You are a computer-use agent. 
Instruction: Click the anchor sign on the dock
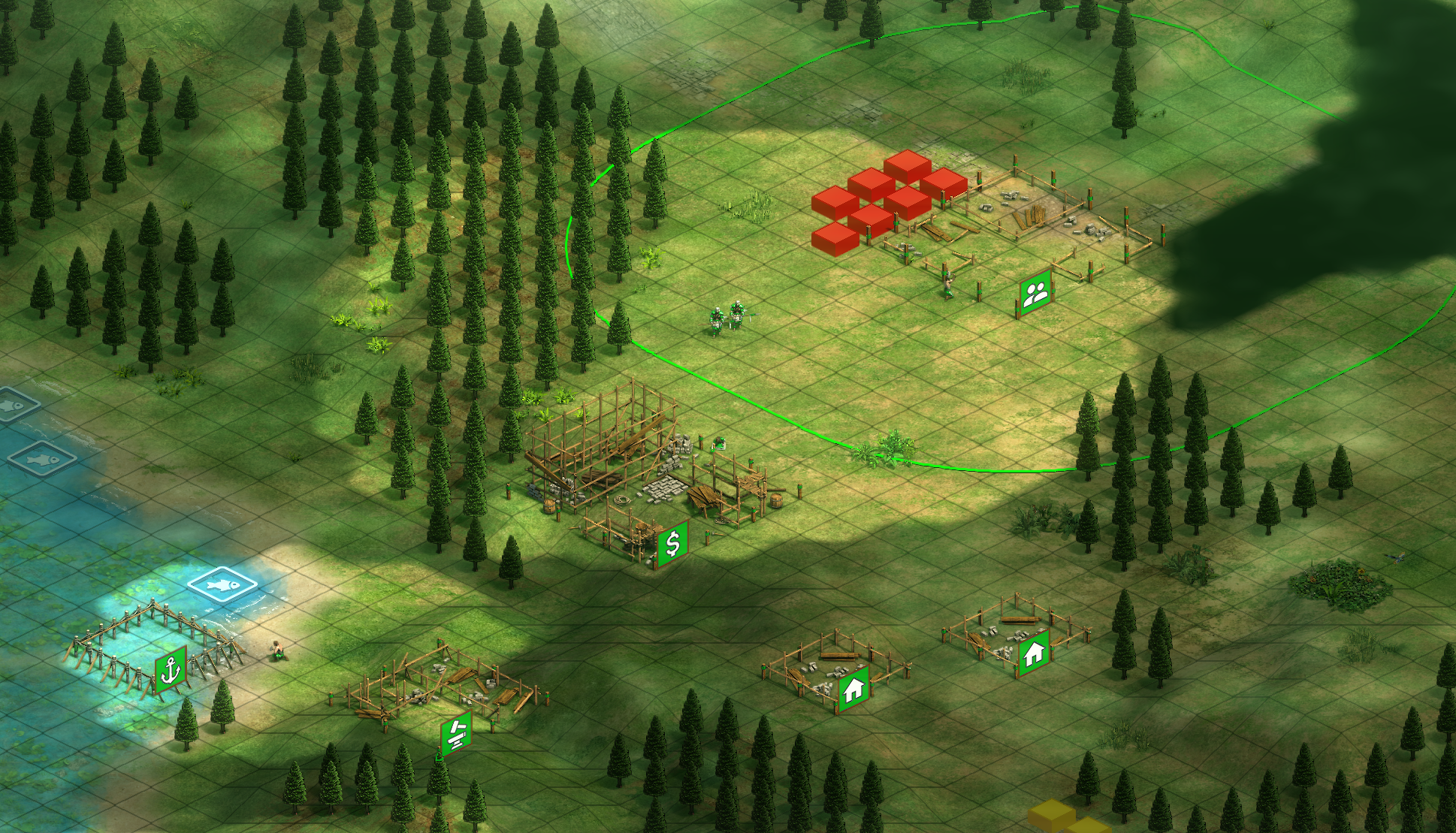(x=171, y=669)
